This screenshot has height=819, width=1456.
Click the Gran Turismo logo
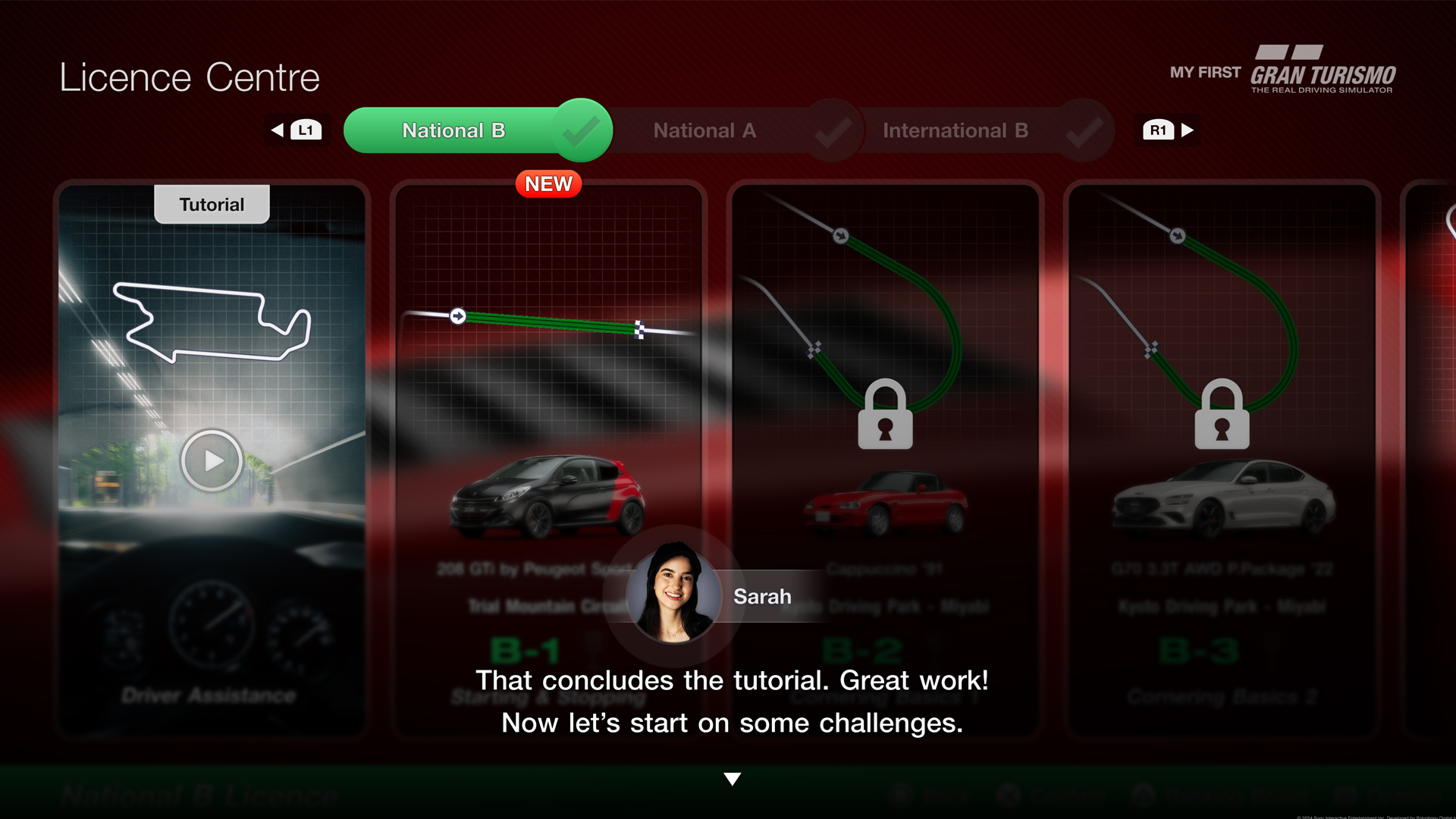tap(1323, 71)
